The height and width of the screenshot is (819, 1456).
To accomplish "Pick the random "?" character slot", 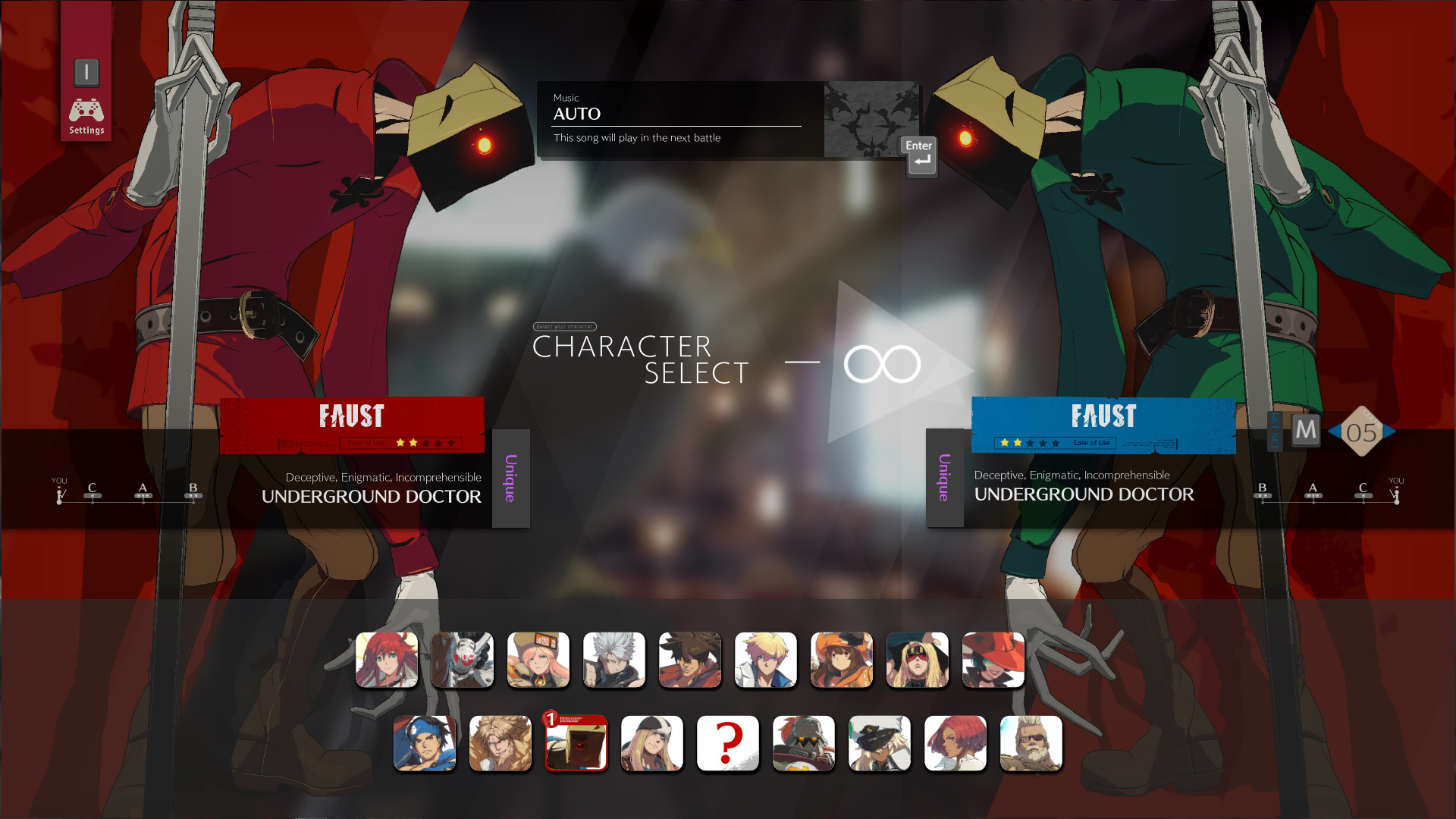I will pos(728,743).
